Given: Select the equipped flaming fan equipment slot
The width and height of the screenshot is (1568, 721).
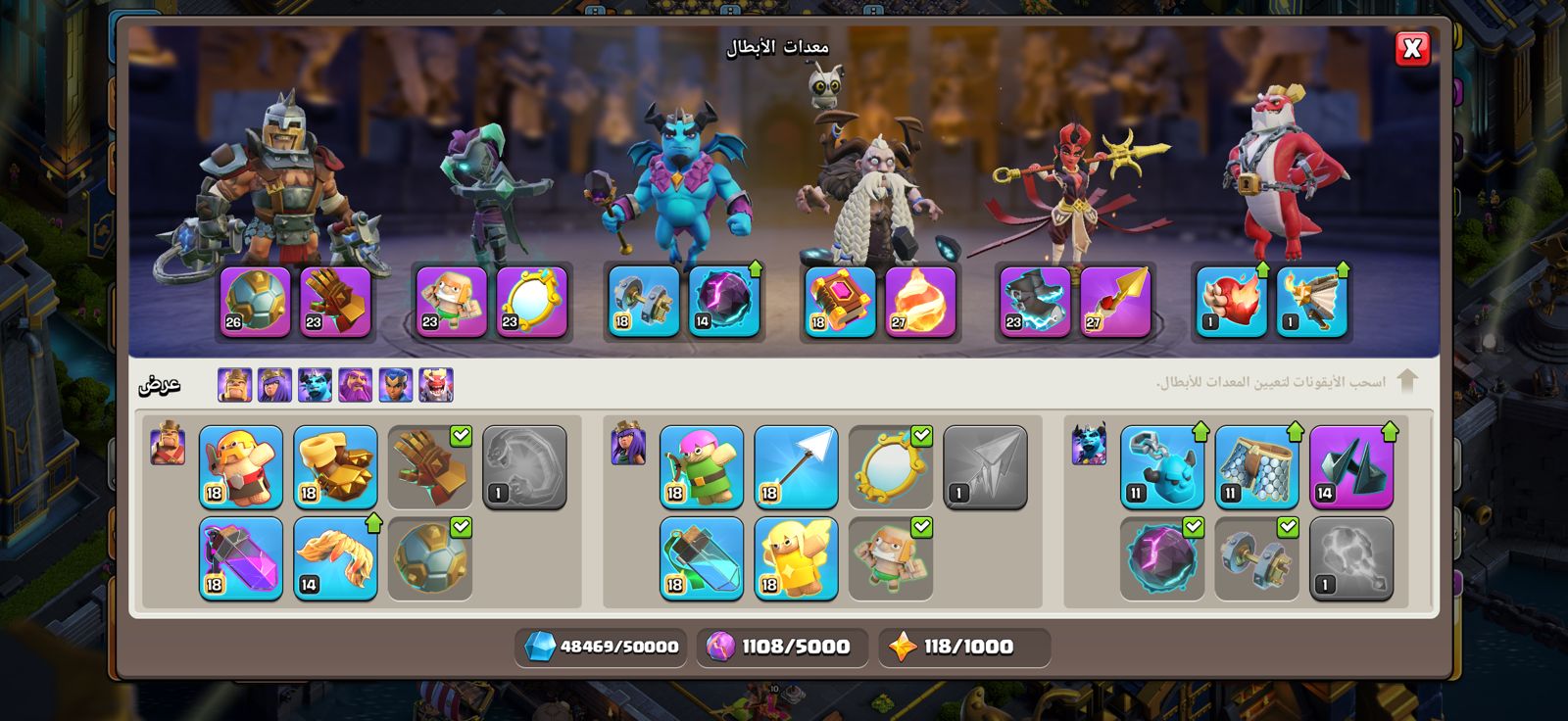Looking at the screenshot, I should tap(1311, 302).
